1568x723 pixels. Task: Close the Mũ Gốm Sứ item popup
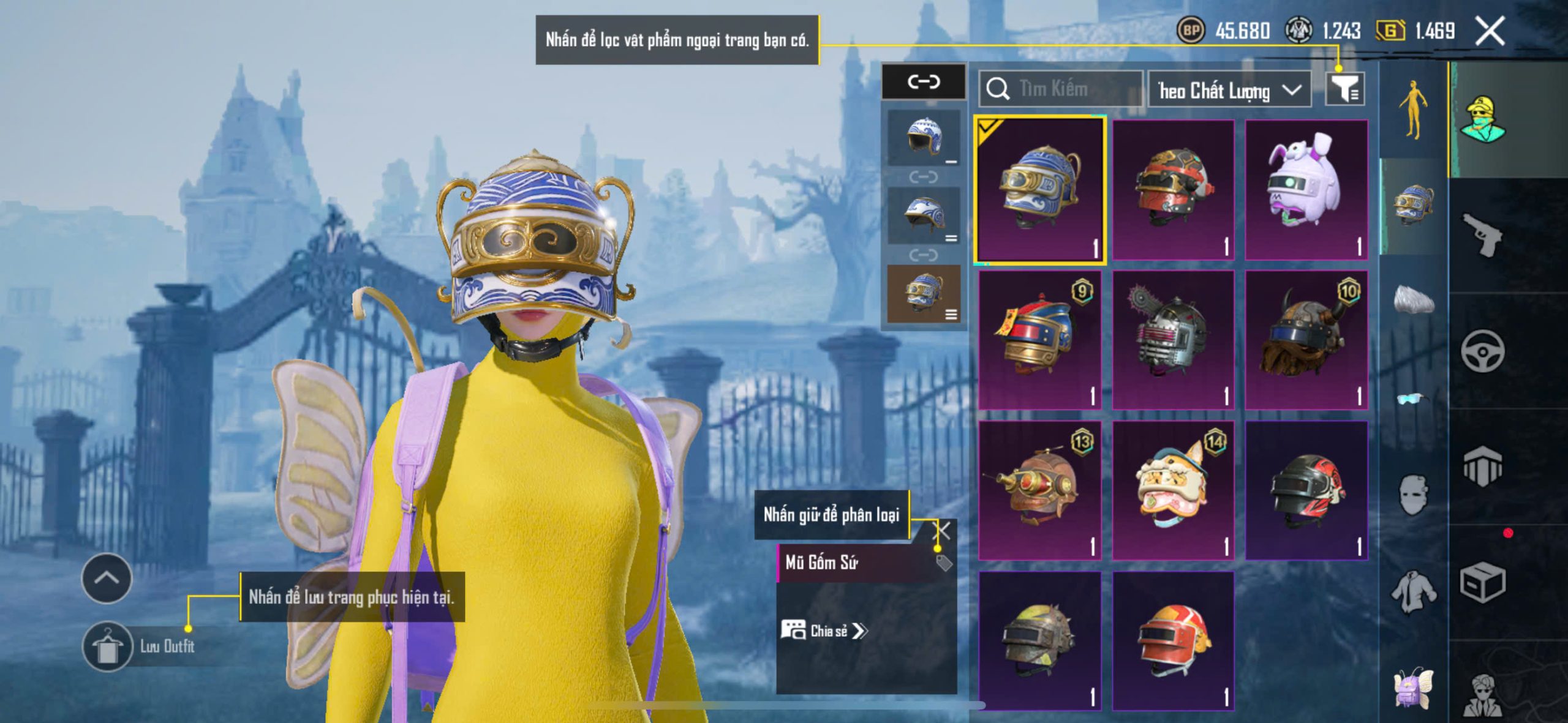943,530
